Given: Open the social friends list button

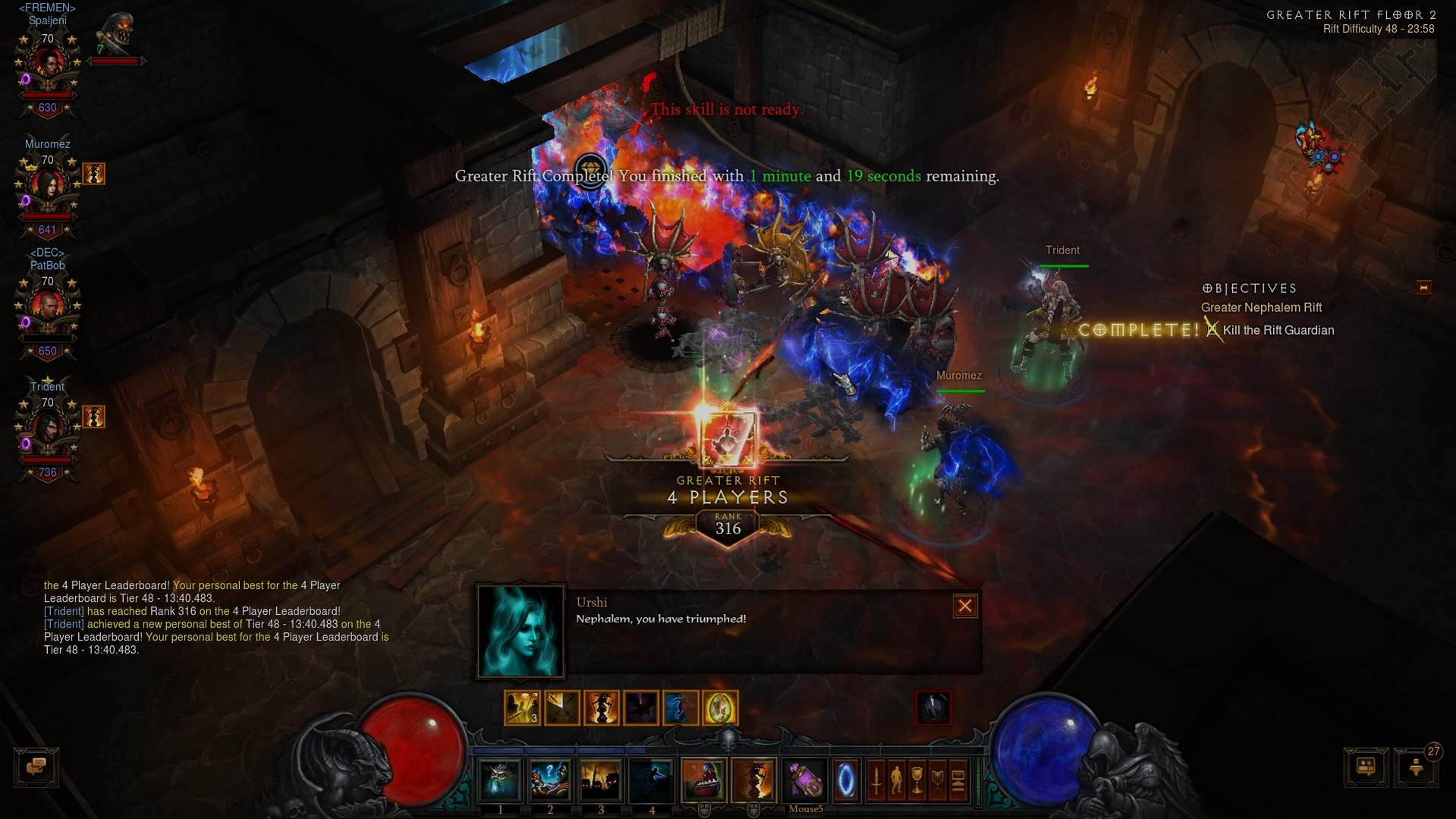Looking at the screenshot, I should [1366, 767].
